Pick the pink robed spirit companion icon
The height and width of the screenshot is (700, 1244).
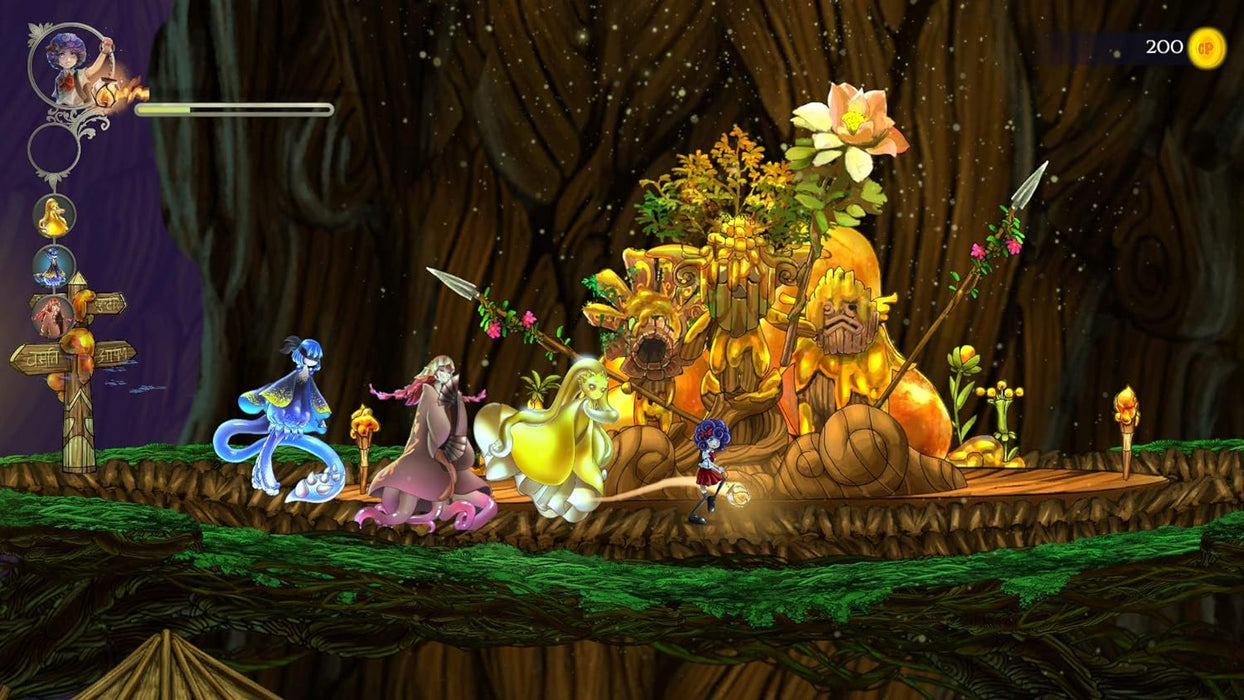pyautogui.click(x=53, y=316)
